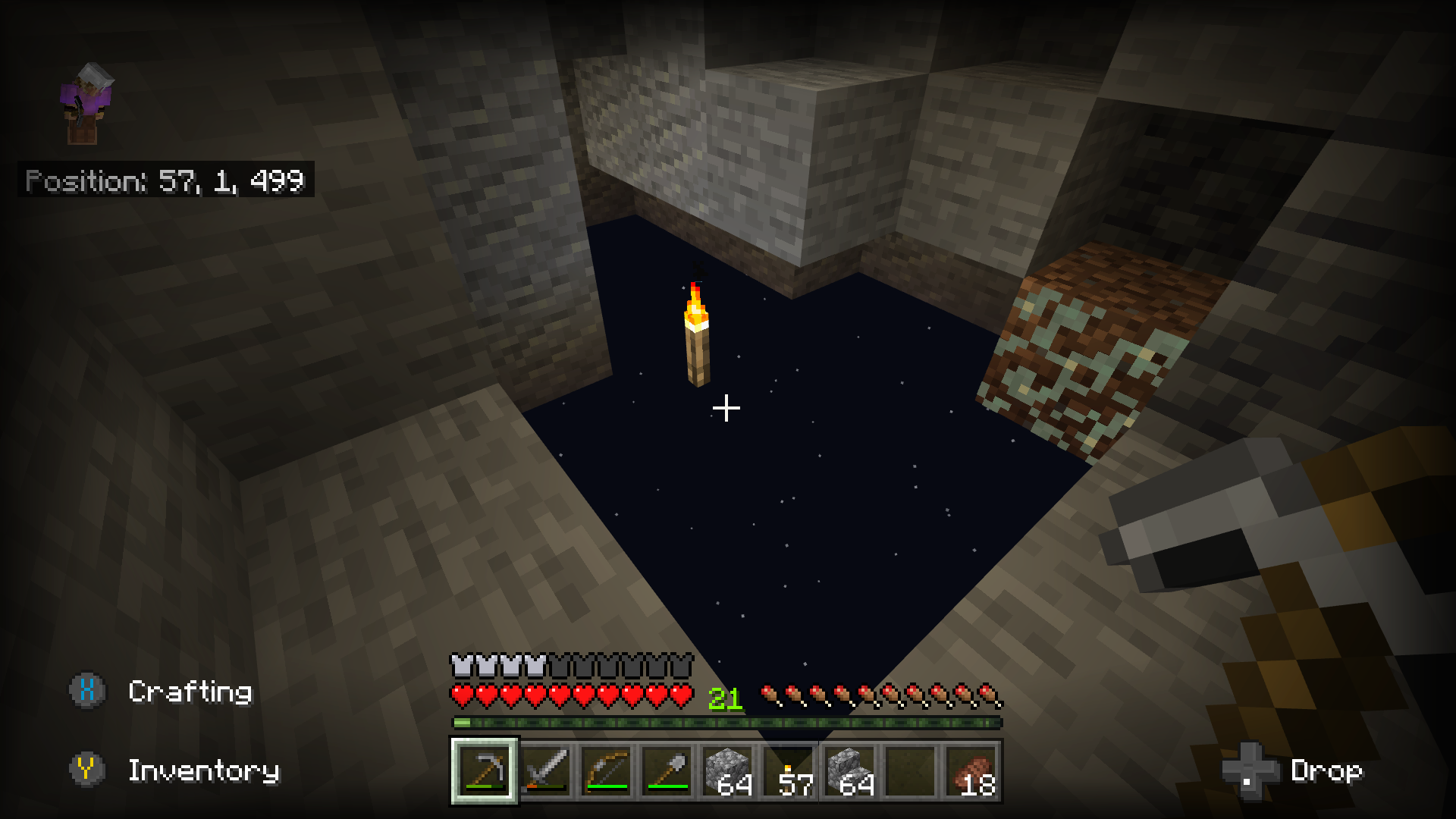Choose the cobblestone stairs stack
Screen dimensions: 1456x819
click(849, 771)
